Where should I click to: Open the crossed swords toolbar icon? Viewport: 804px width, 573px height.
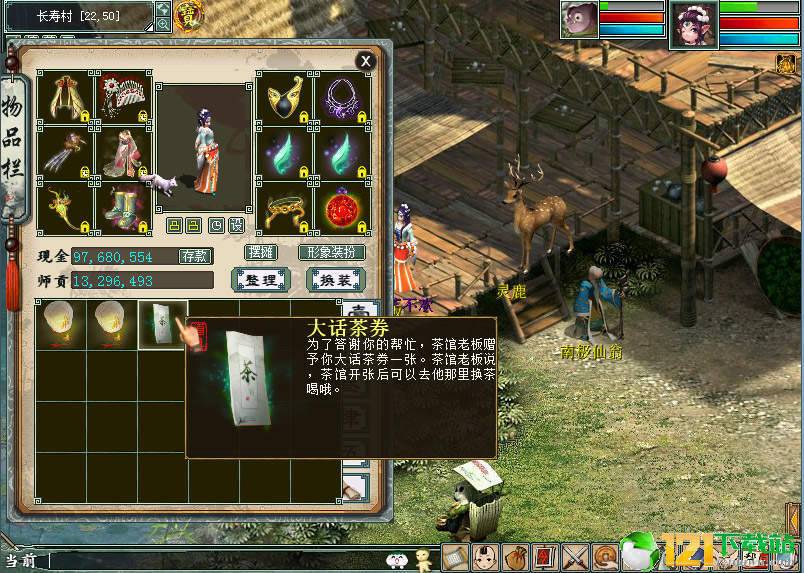tap(575, 557)
